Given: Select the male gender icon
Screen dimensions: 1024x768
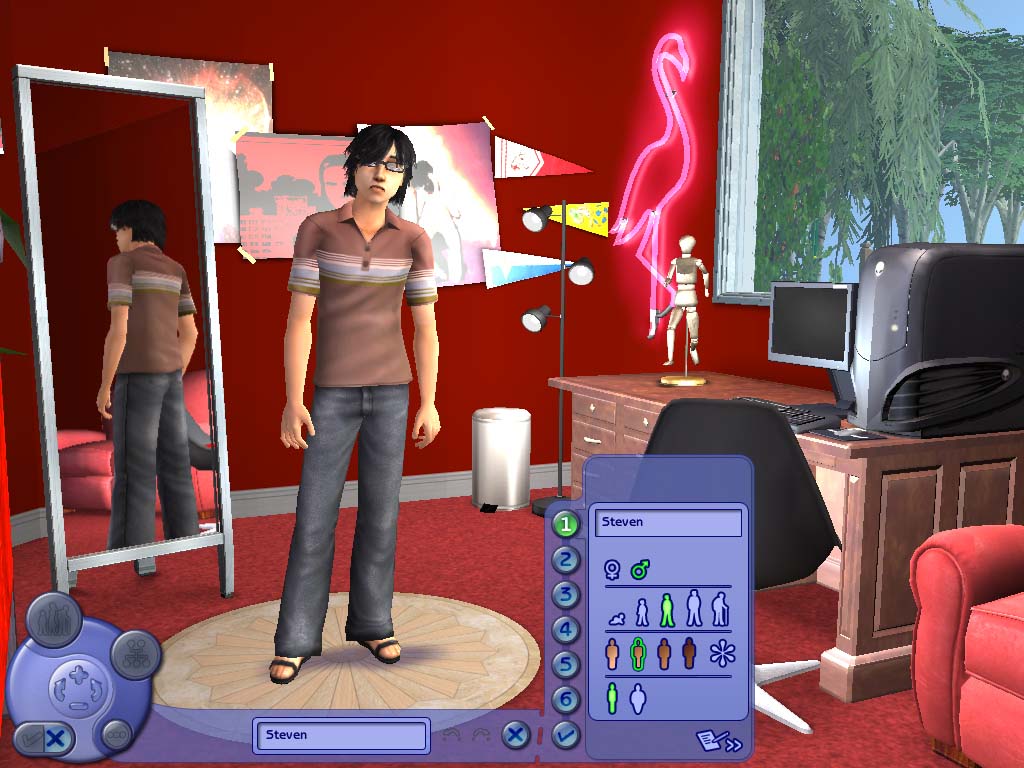Looking at the screenshot, I should pos(640,570).
